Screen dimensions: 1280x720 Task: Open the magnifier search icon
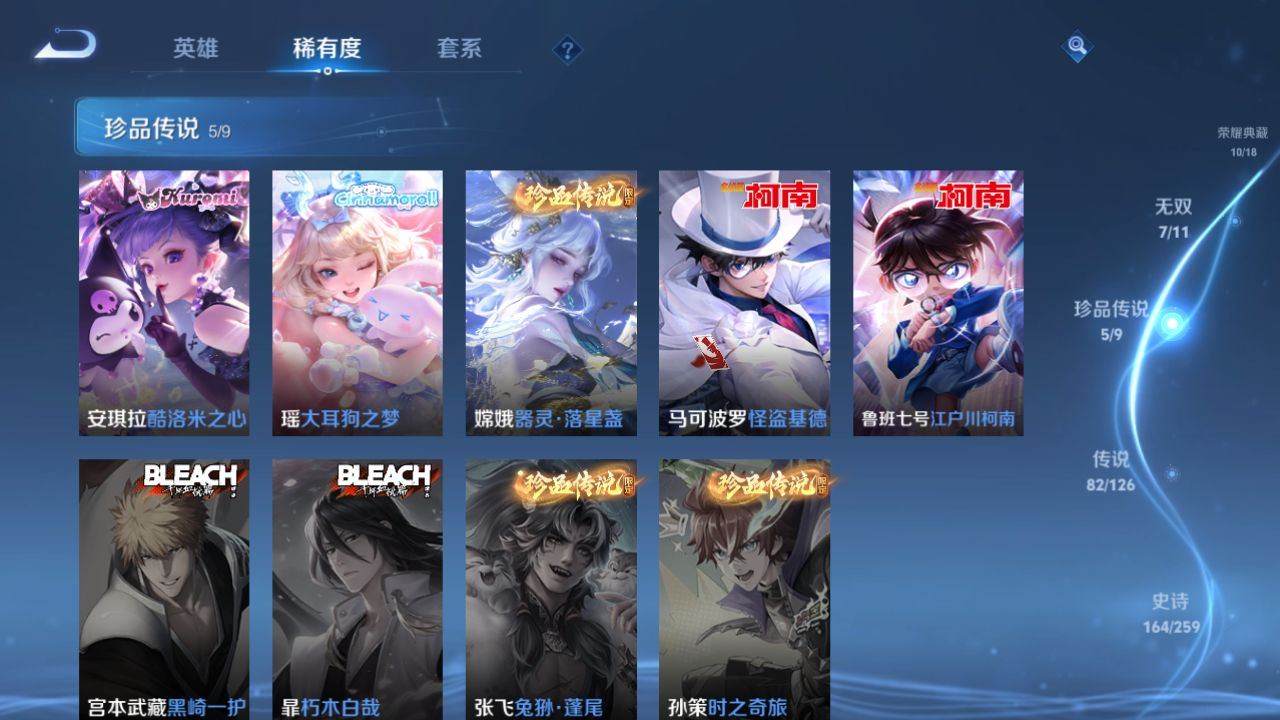pyautogui.click(x=1076, y=46)
